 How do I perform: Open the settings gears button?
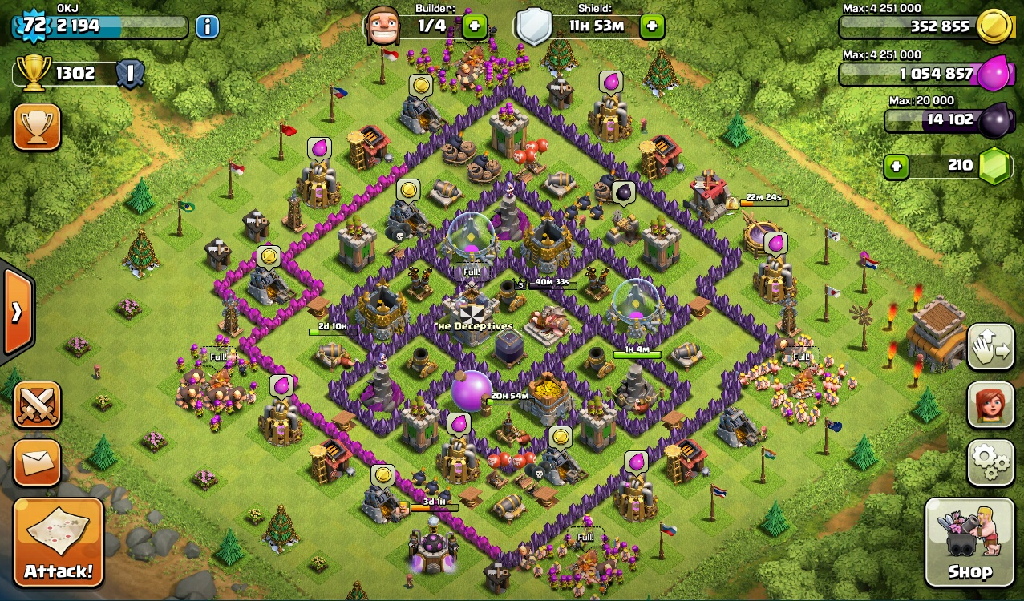click(990, 462)
